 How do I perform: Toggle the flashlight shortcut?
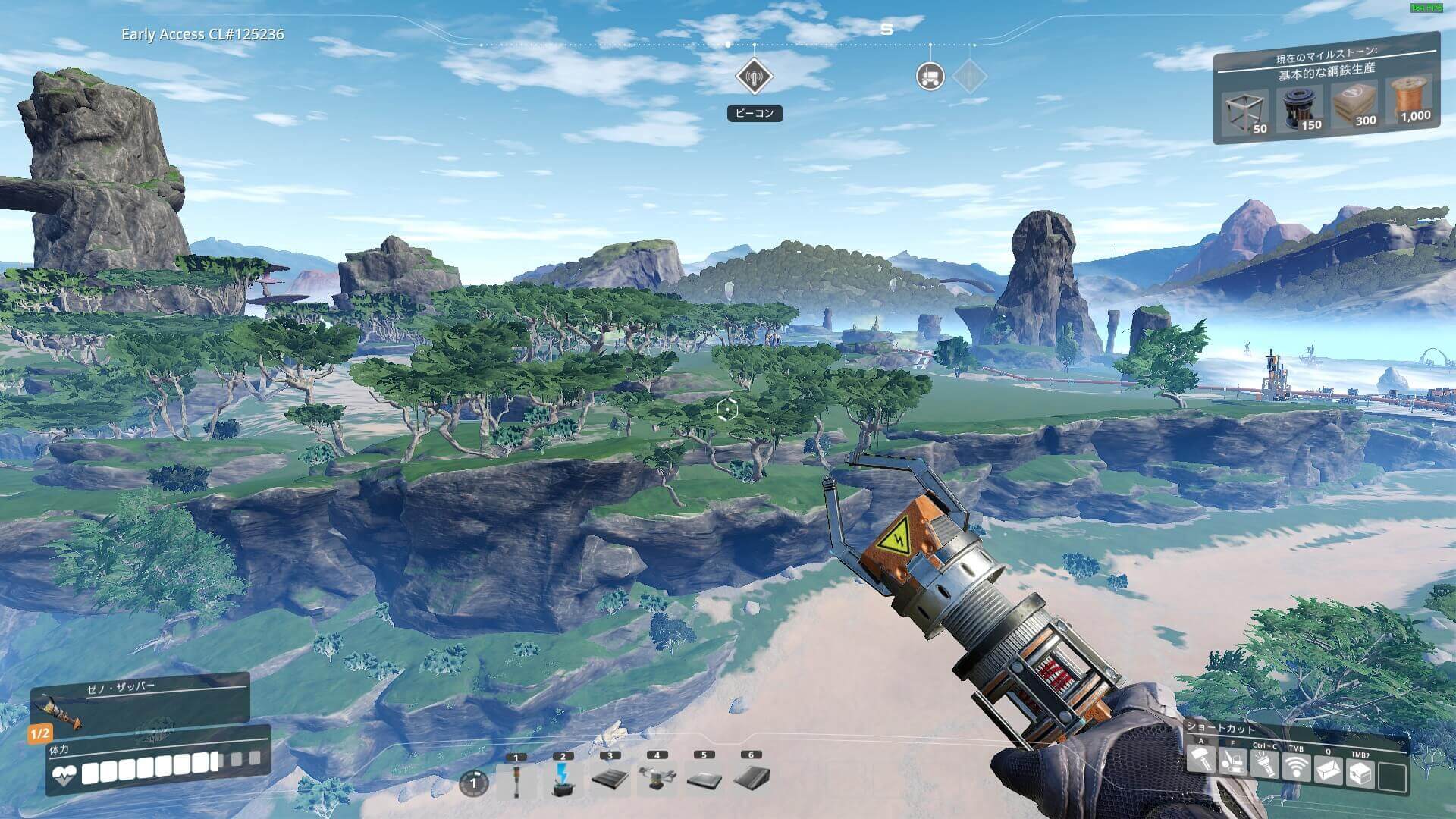tap(1264, 766)
